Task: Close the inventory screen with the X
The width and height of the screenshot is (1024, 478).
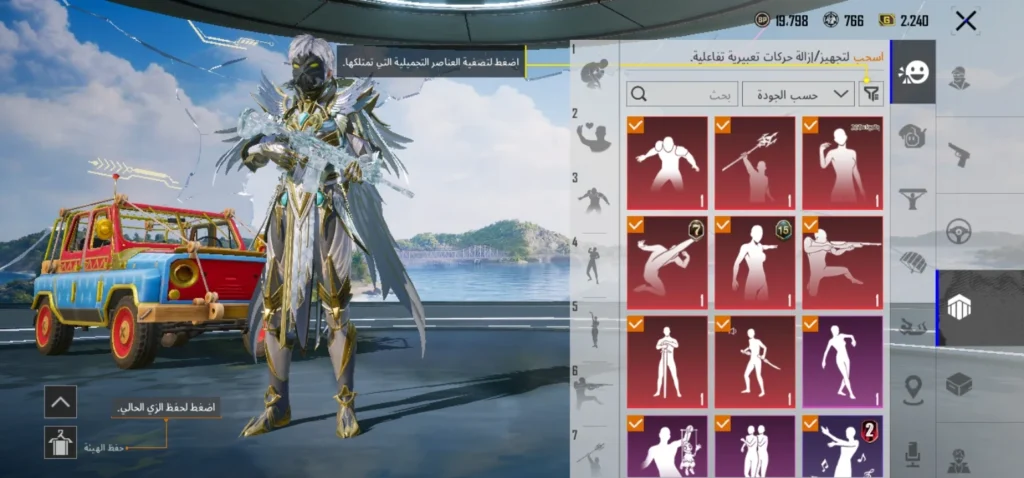Action: tap(965, 21)
